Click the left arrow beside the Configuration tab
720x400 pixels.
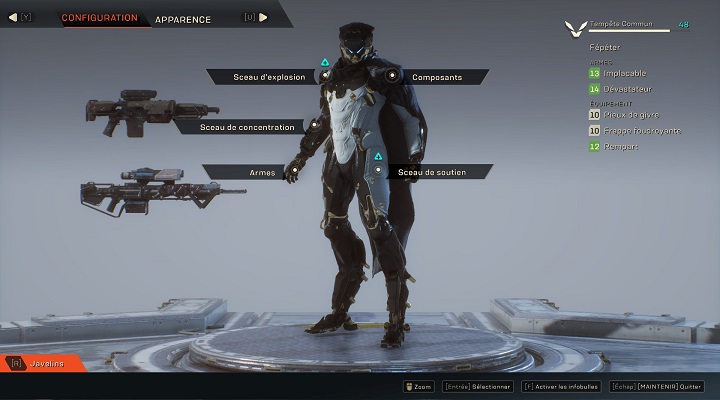13,17
